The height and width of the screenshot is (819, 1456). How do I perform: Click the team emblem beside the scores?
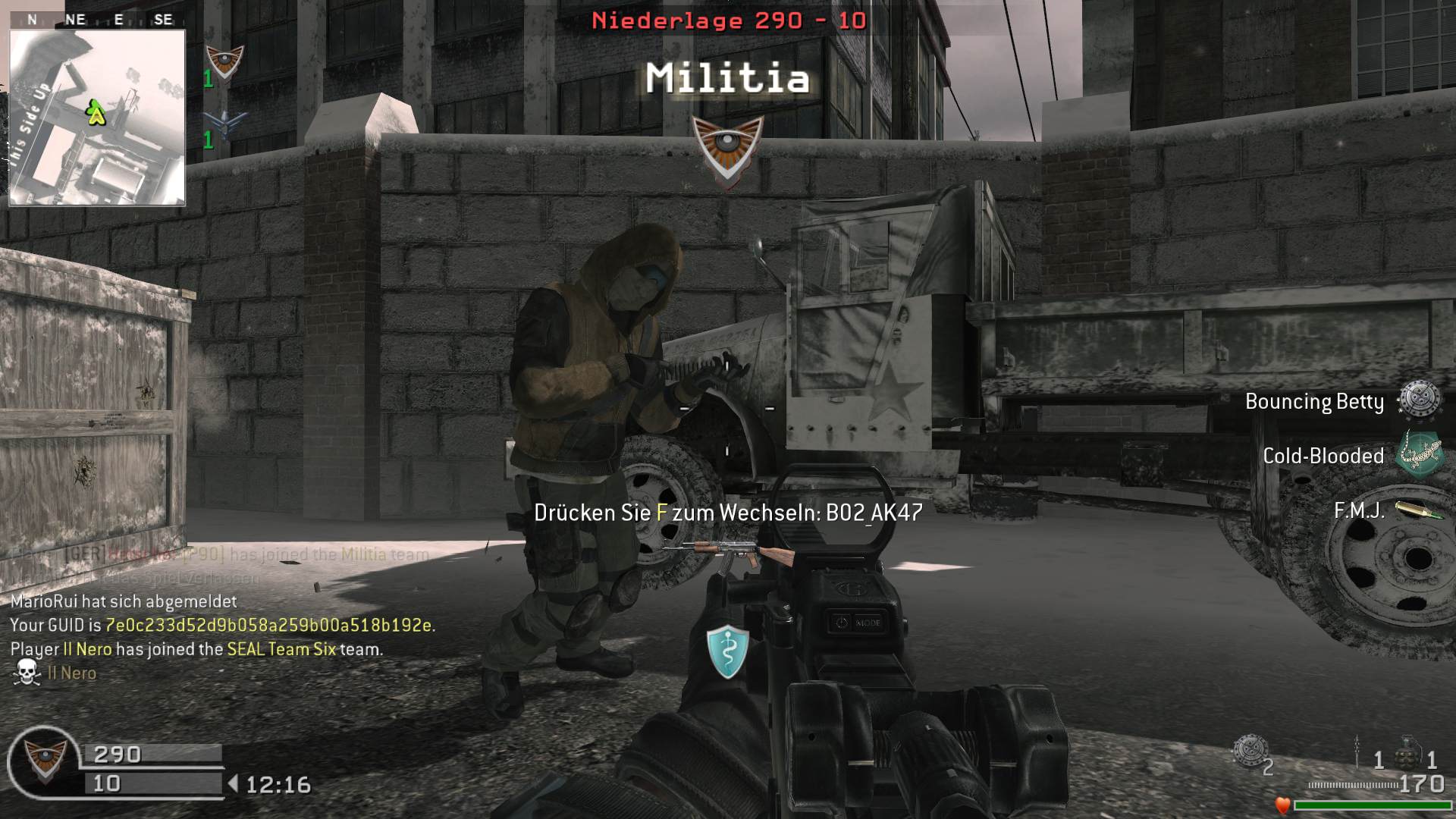click(x=45, y=761)
